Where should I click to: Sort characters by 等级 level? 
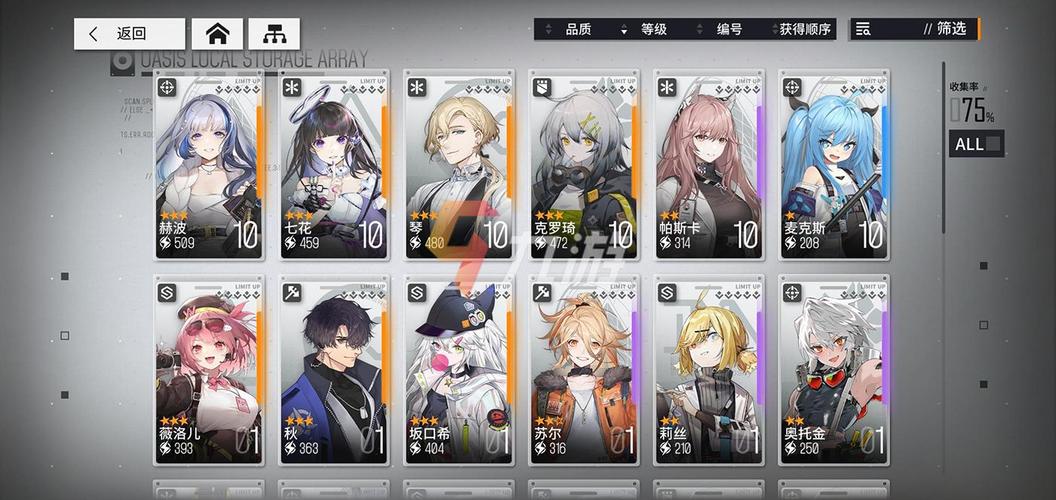[653, 30]
